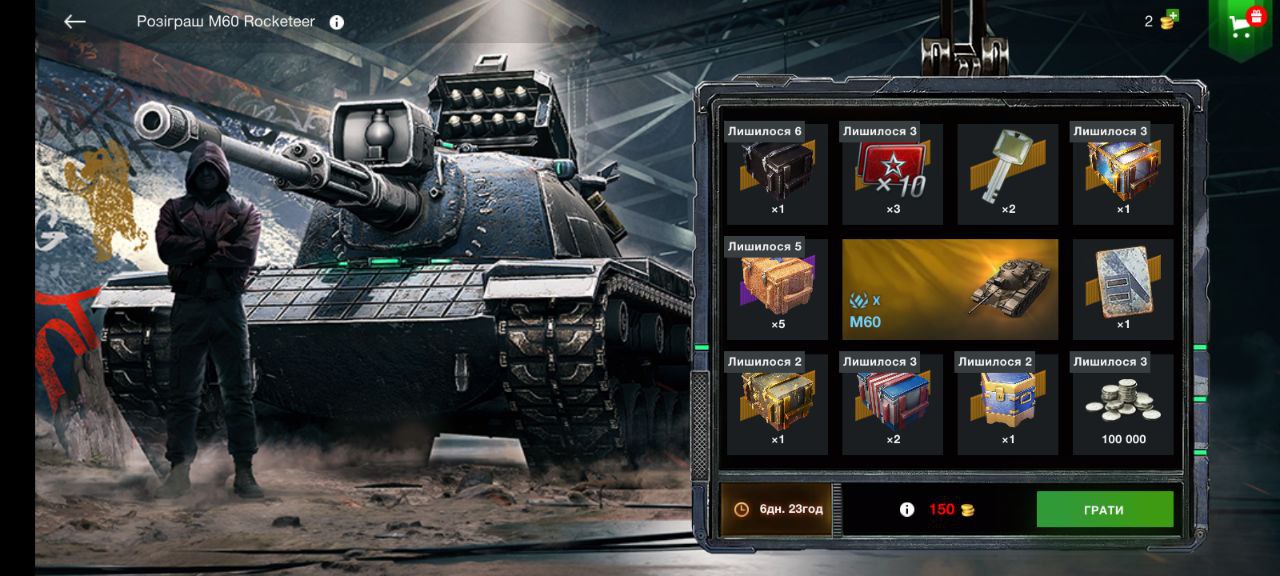Open info next to the M60 Rocketeer title
This screenshot has height=576, width=1280.
pos(337,22)
